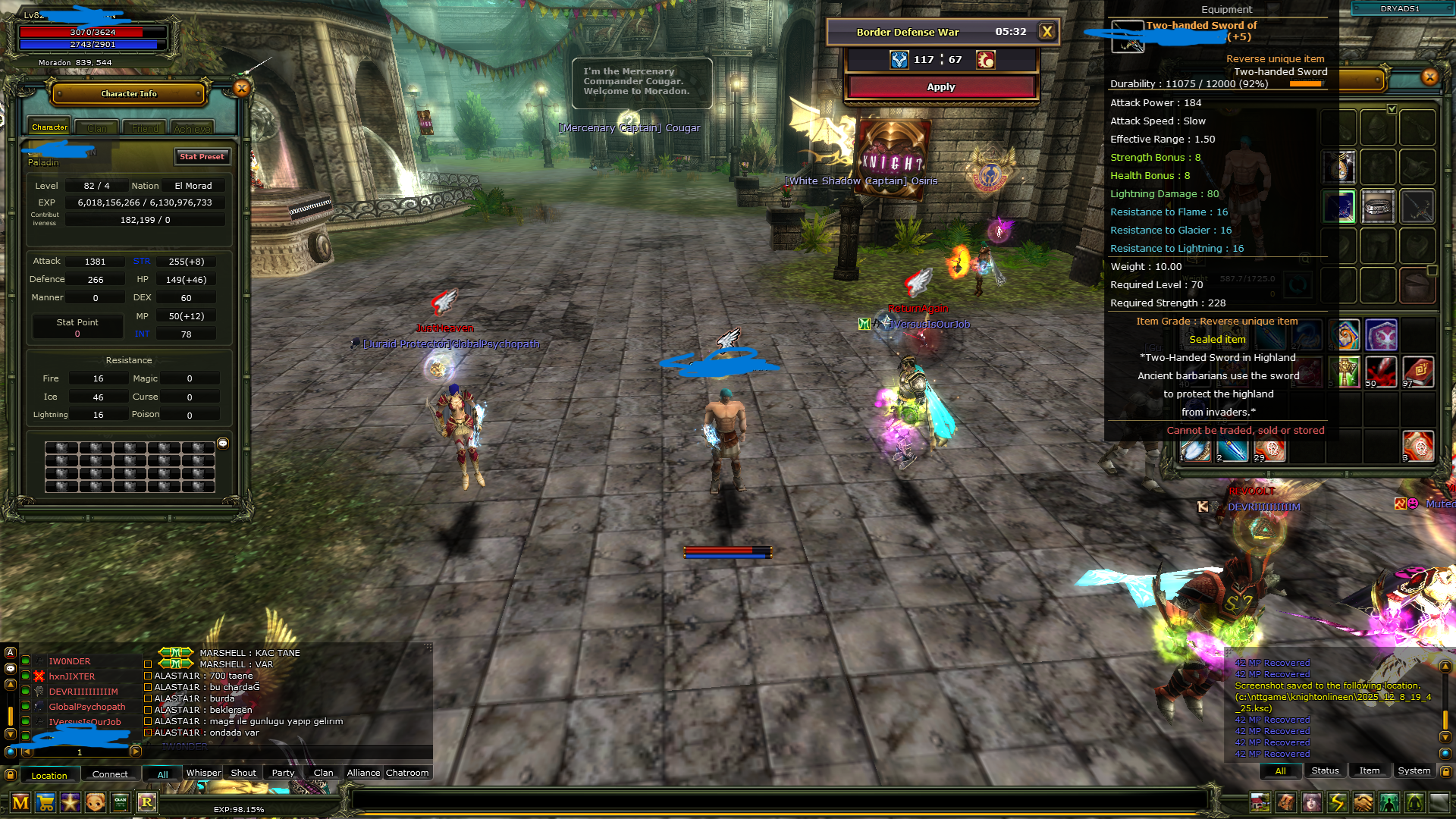Select the equipped silver belt slot
This screenshot has width=1456, height=819.
pyautogui.click(x=1378, y=206)
